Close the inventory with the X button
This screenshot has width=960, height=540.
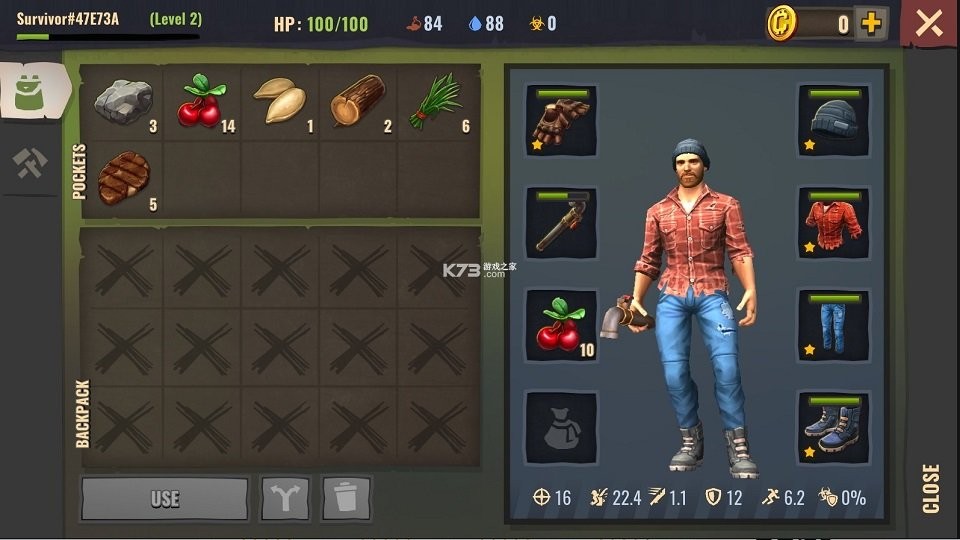pos(929,24)
